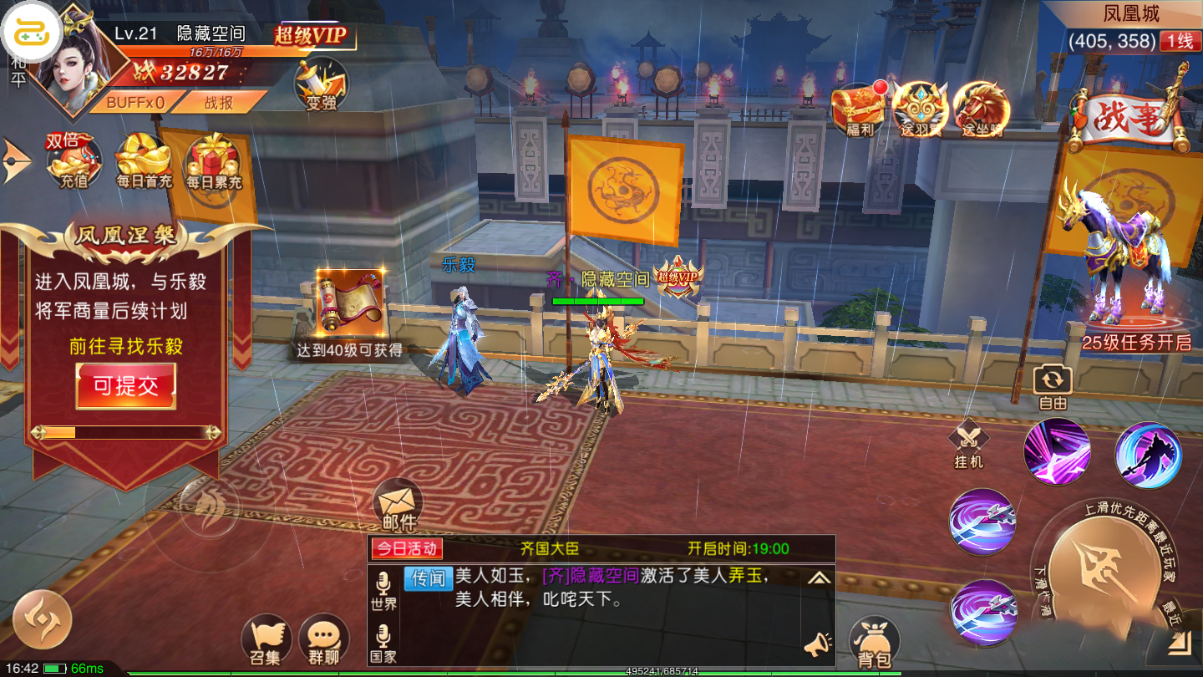Image resolution: width=1203 pixels, height=677 pixels.
Task: Switch the 自由 camera mode
Action: click(x=1052, y=385)
